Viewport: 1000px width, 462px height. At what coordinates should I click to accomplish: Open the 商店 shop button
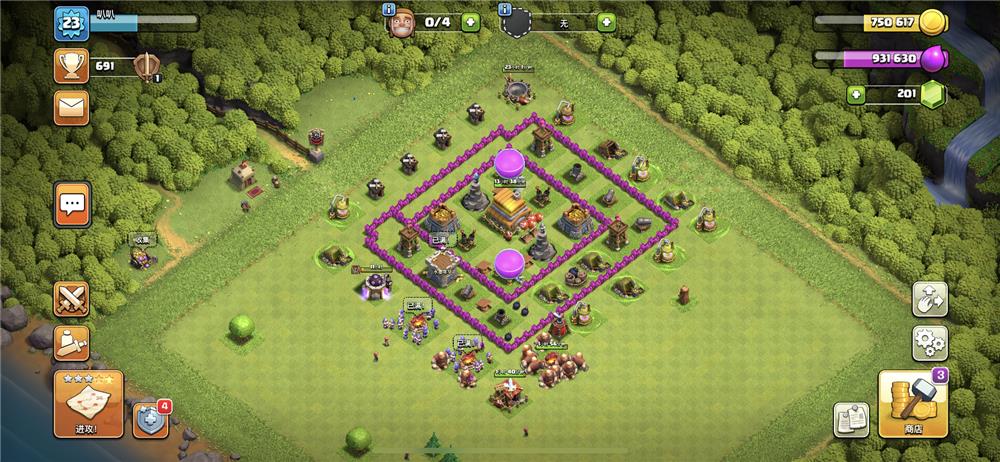[913, 405]
